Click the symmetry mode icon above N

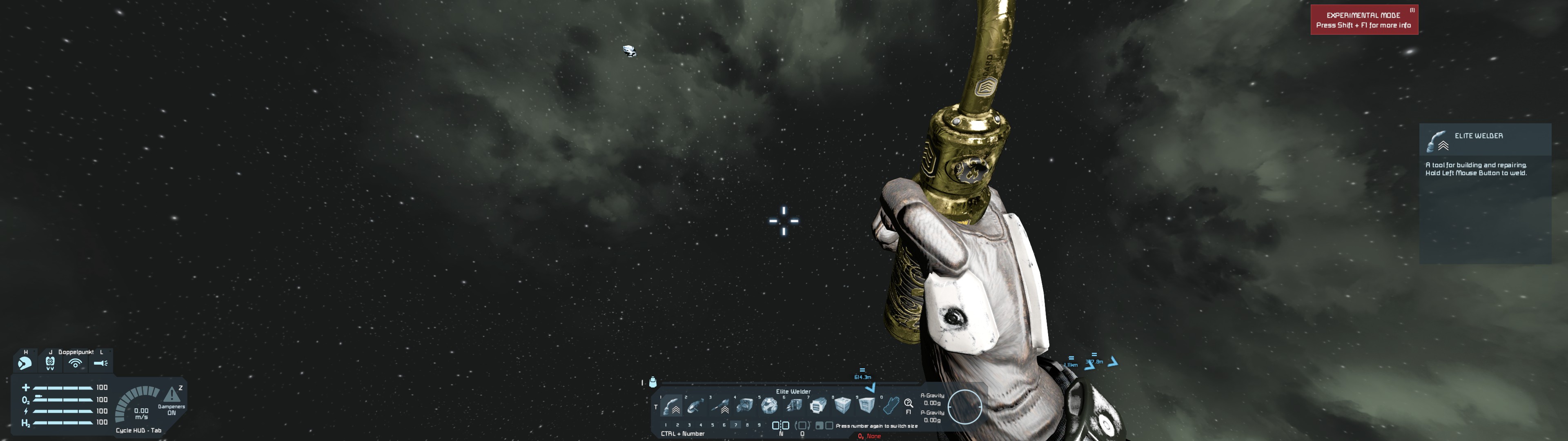(x=780, y=425)
